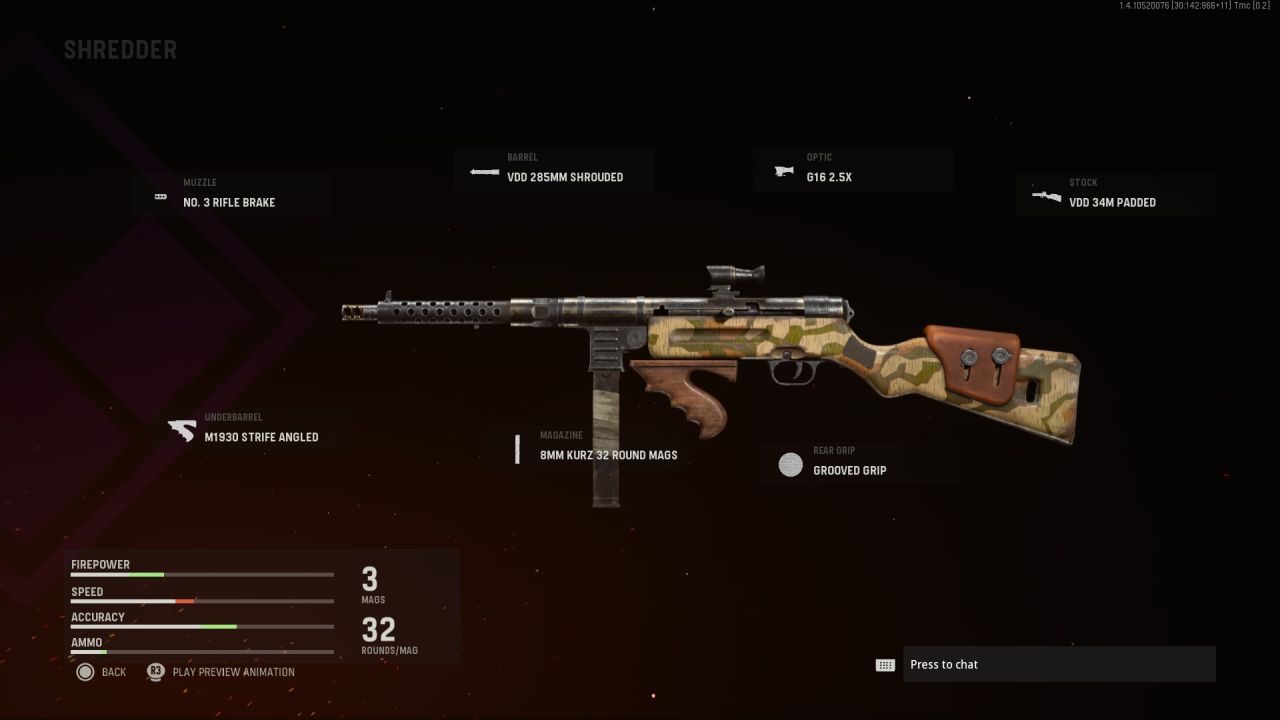Click the Underbarrel attachment icon
1280x720 pixels.
pos(180,430)
